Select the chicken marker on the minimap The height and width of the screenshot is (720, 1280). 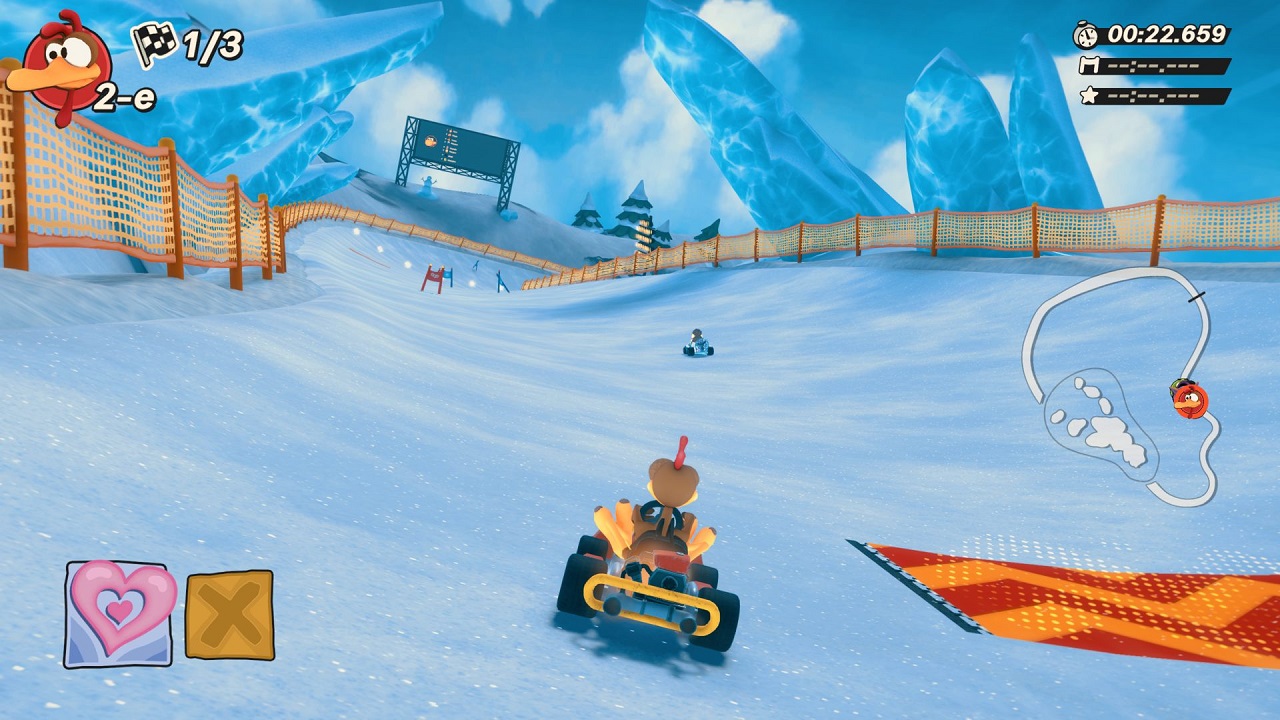click(x=1190, y=400)
